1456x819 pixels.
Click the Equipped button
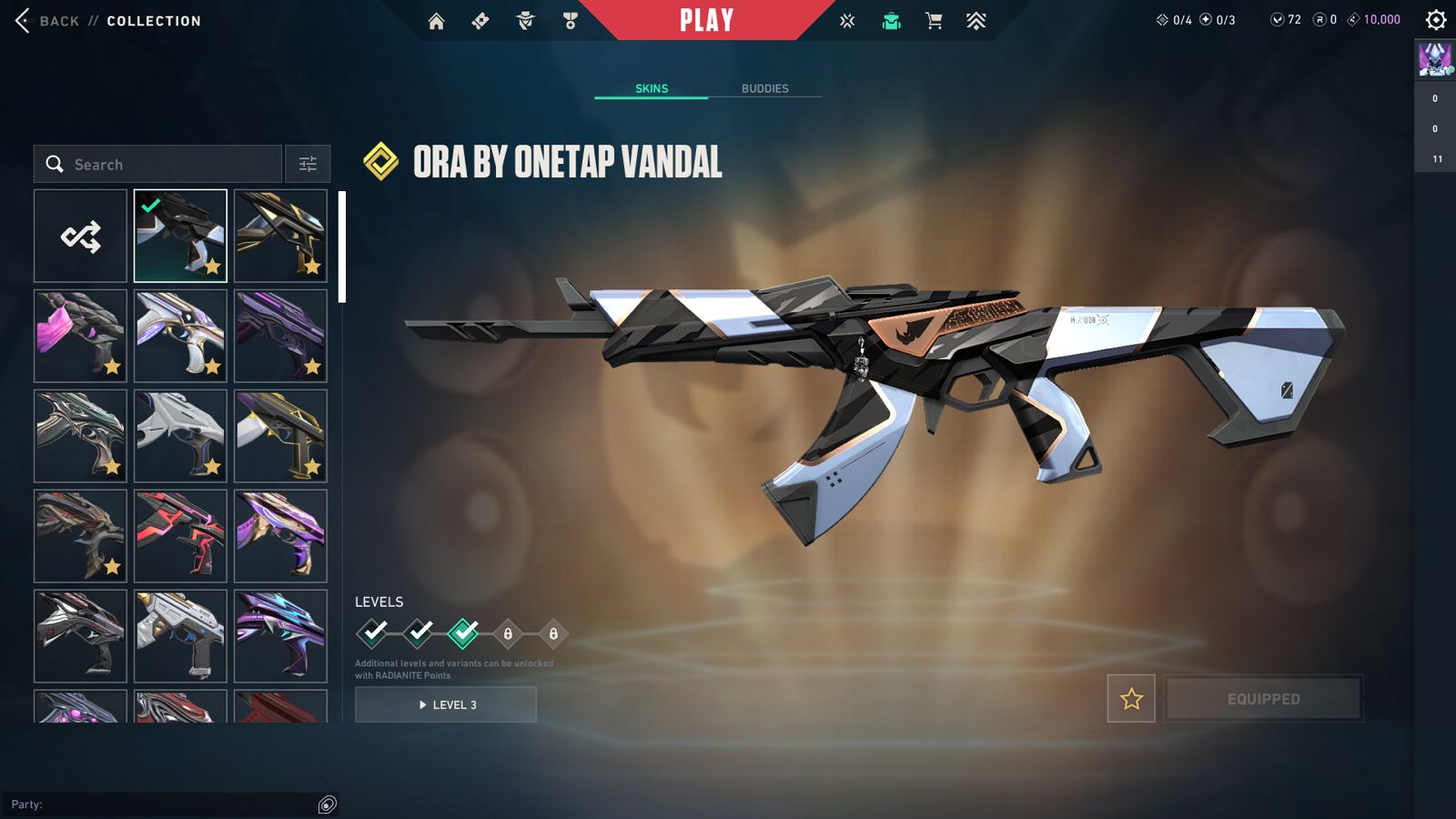click(x=1263, y=699)
